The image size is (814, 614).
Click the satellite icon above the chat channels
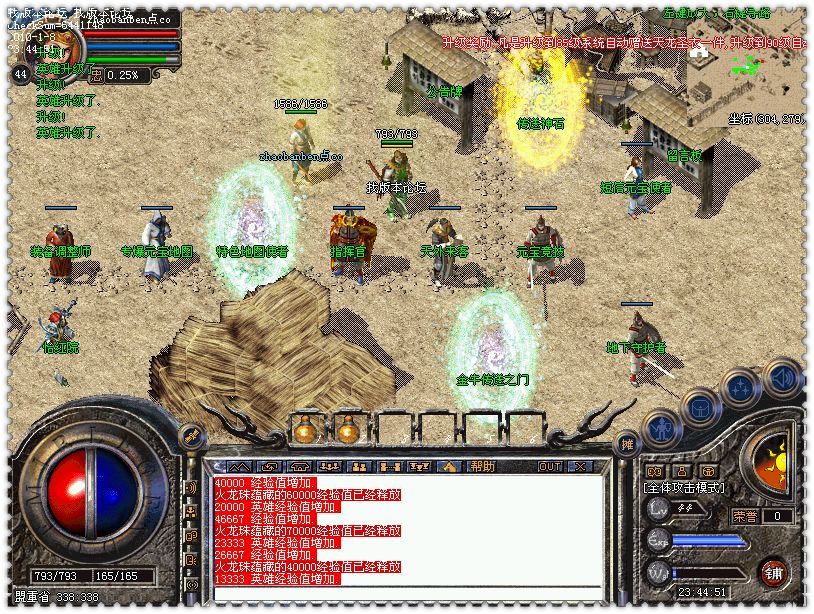point(191,436)
